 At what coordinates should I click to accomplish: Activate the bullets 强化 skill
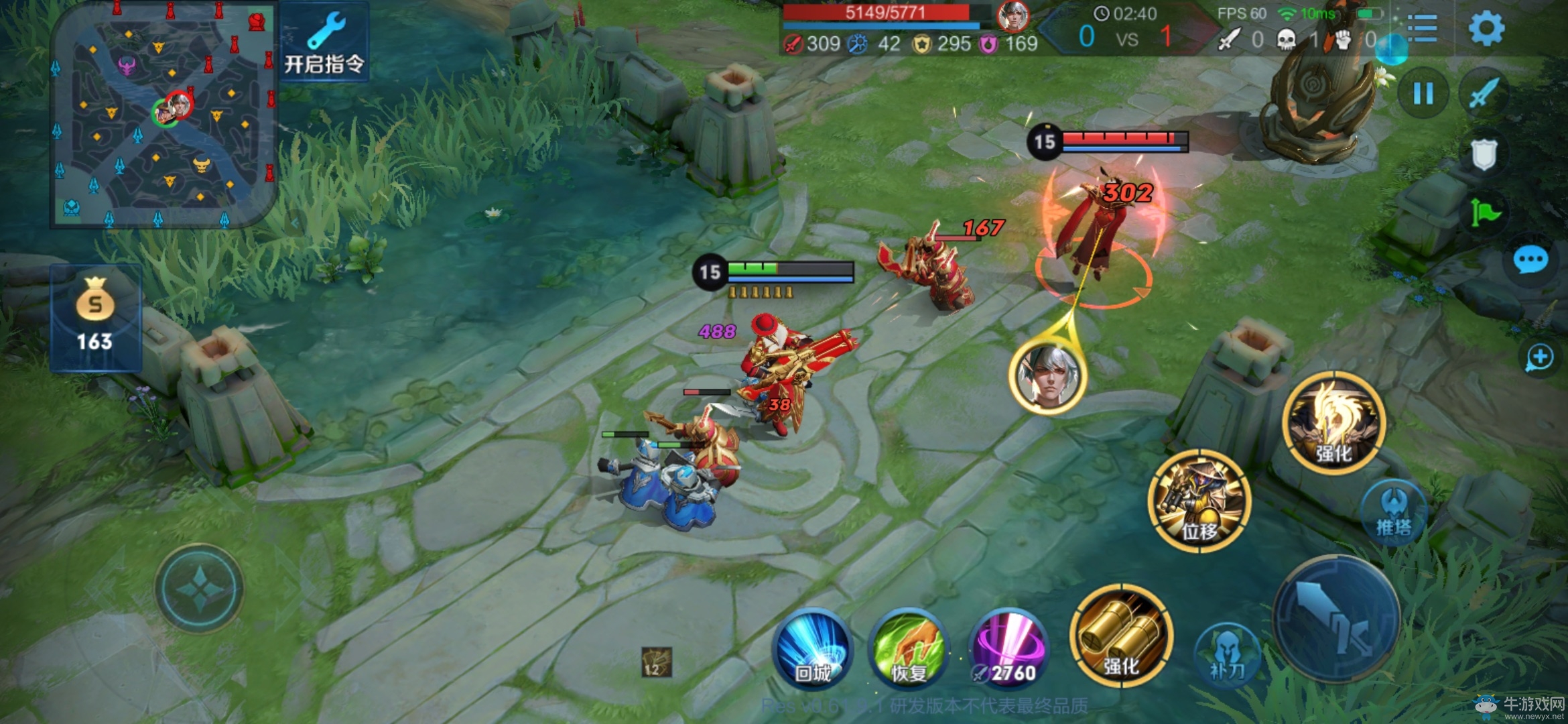(1121, 636)
